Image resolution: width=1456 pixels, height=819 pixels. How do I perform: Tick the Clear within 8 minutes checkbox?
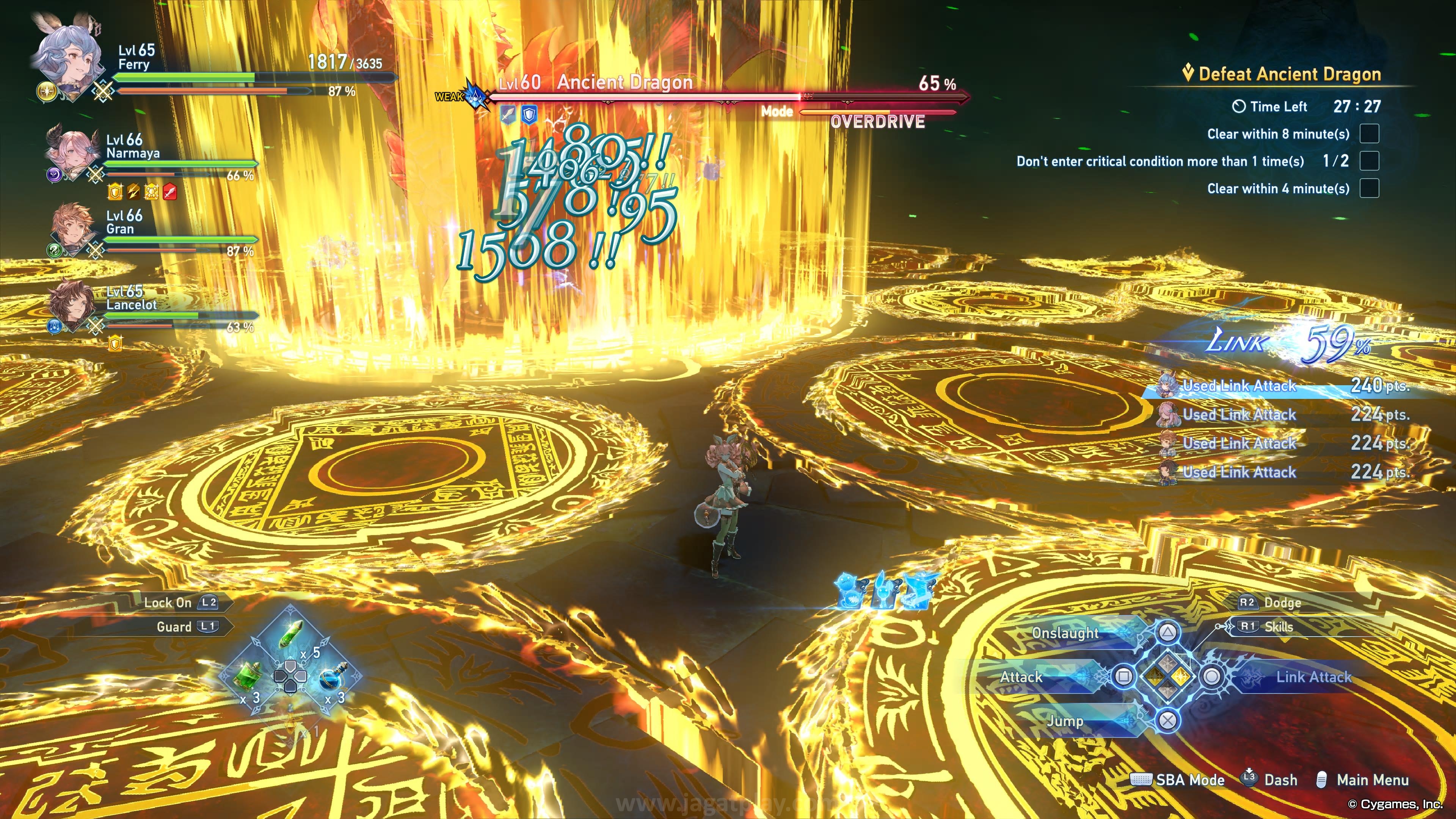[1369, 134]
